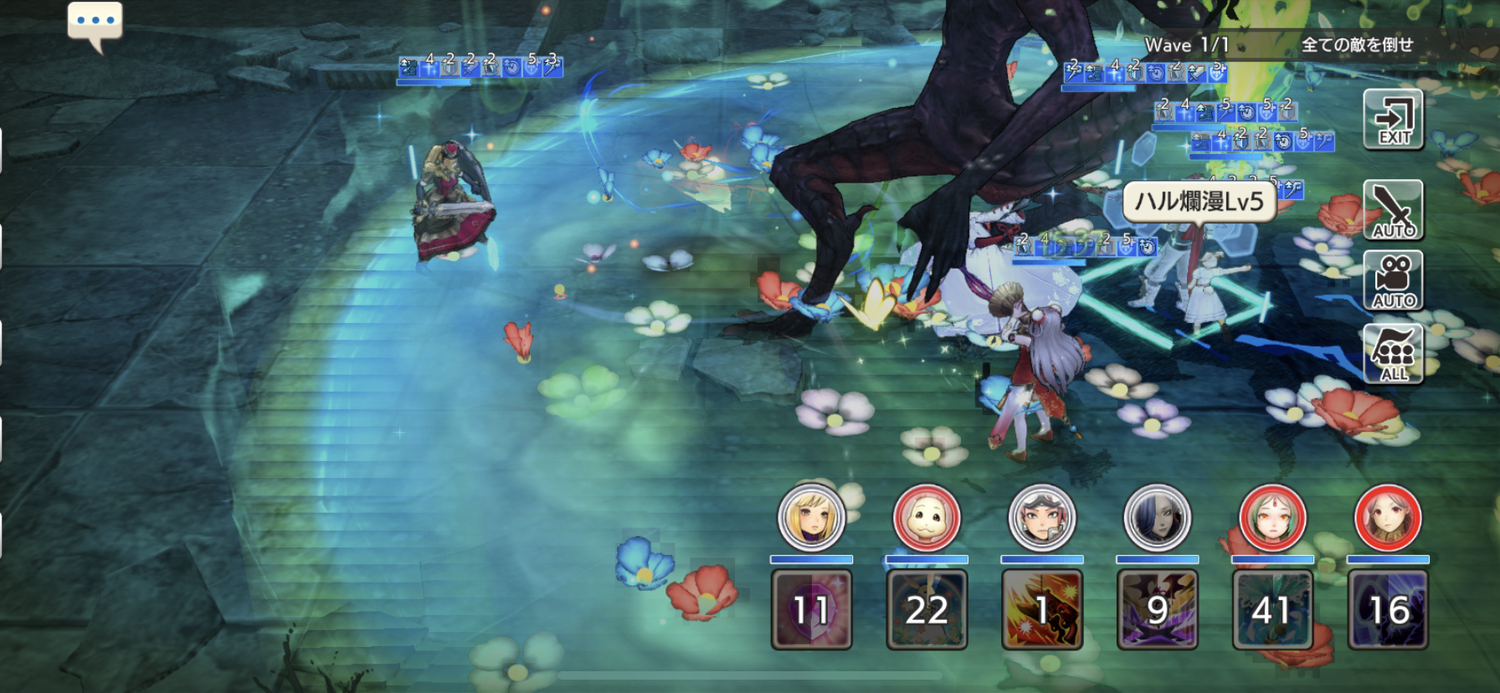Viewport: 1500px width, 693px height.
Task: Trigger the fiery explosion skill showing 1
Action: coord(1041,609)
